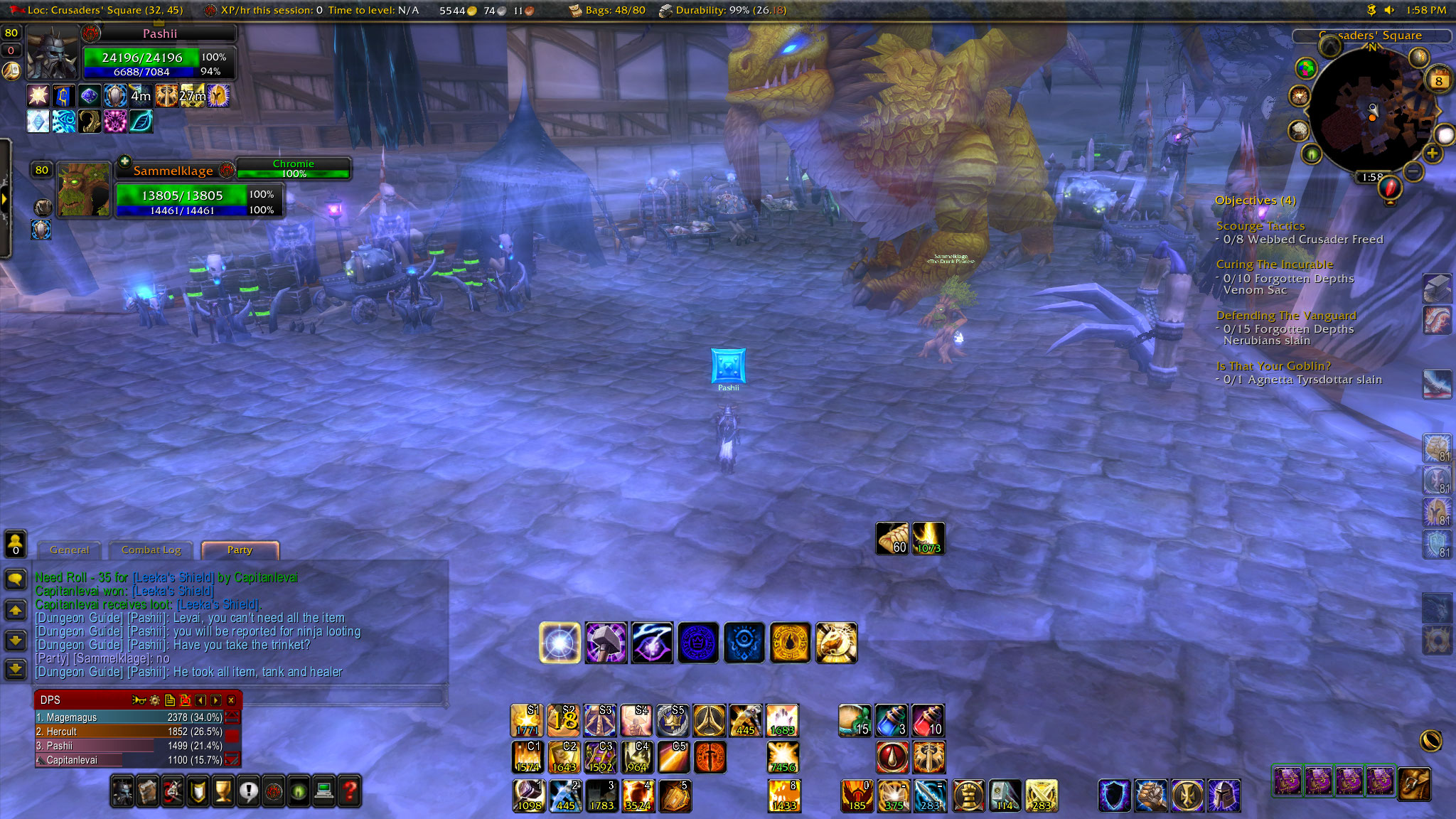Close the DPS meter window

tap(231, 700)
